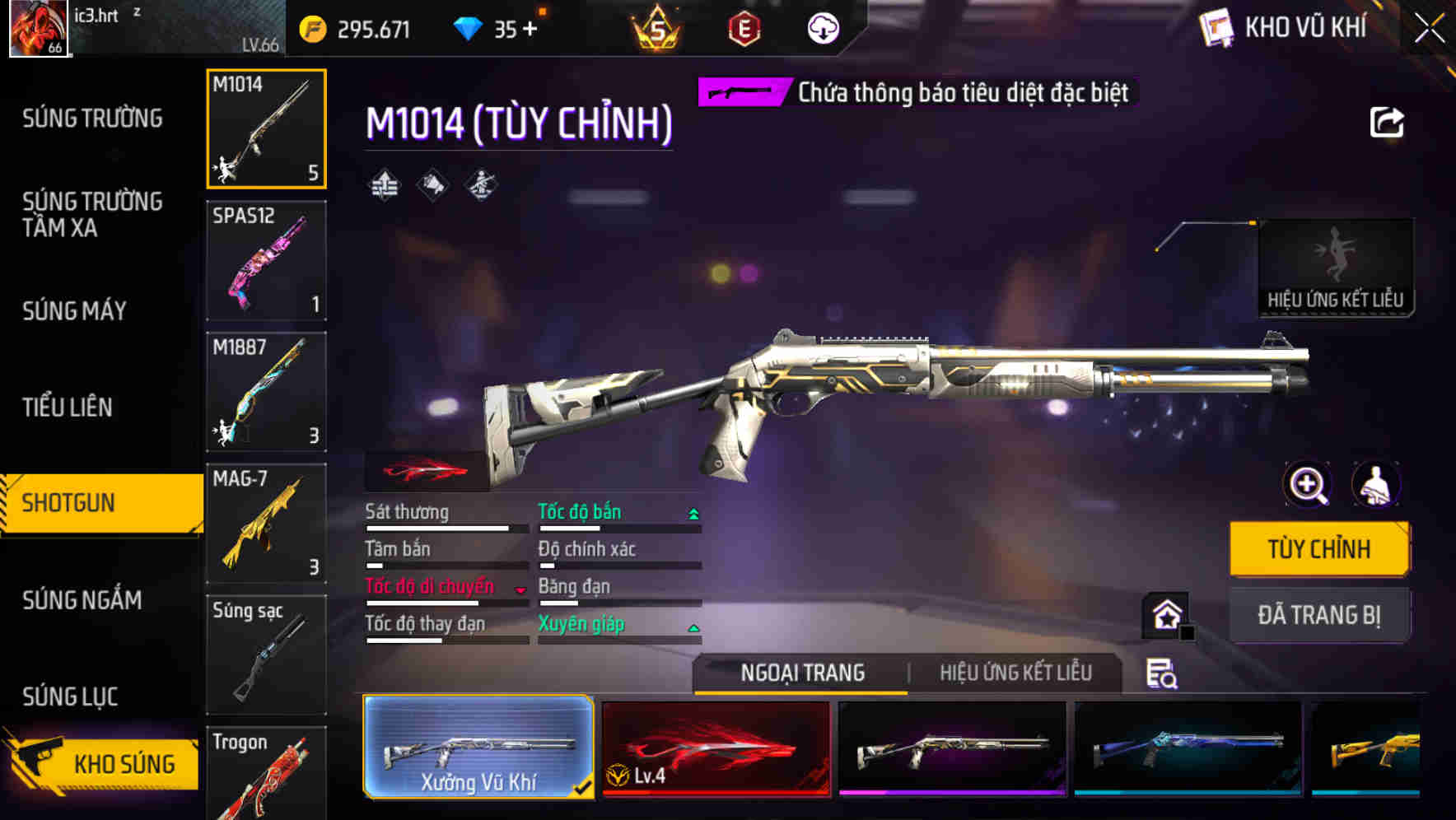Open the SÚNG NGẮM category in the sidebar
The height and width of the screenshot is (820, 1456).
[81, 601]
